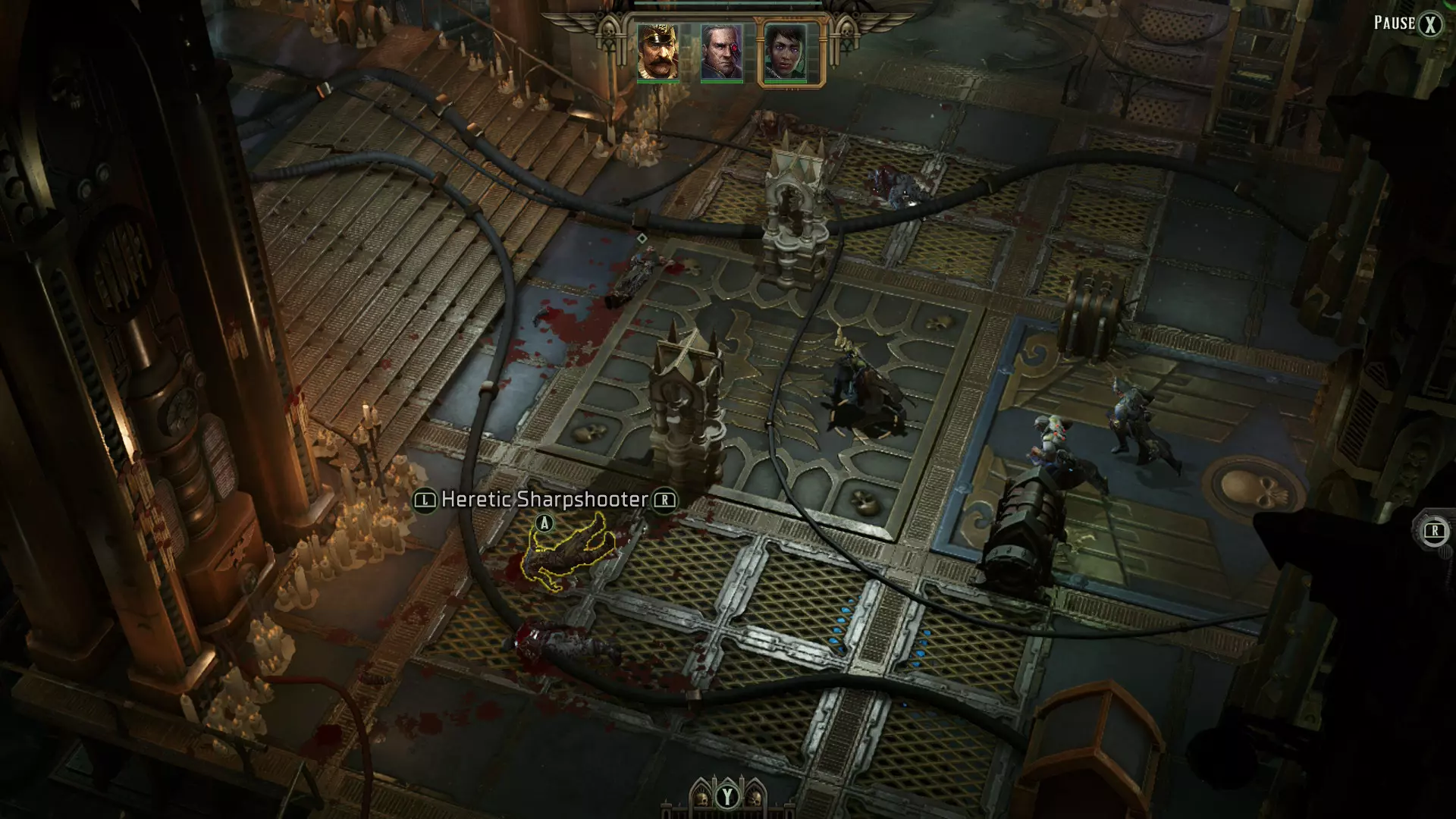
Task: Click the Pause label
Action: [x=1395, y=23]
